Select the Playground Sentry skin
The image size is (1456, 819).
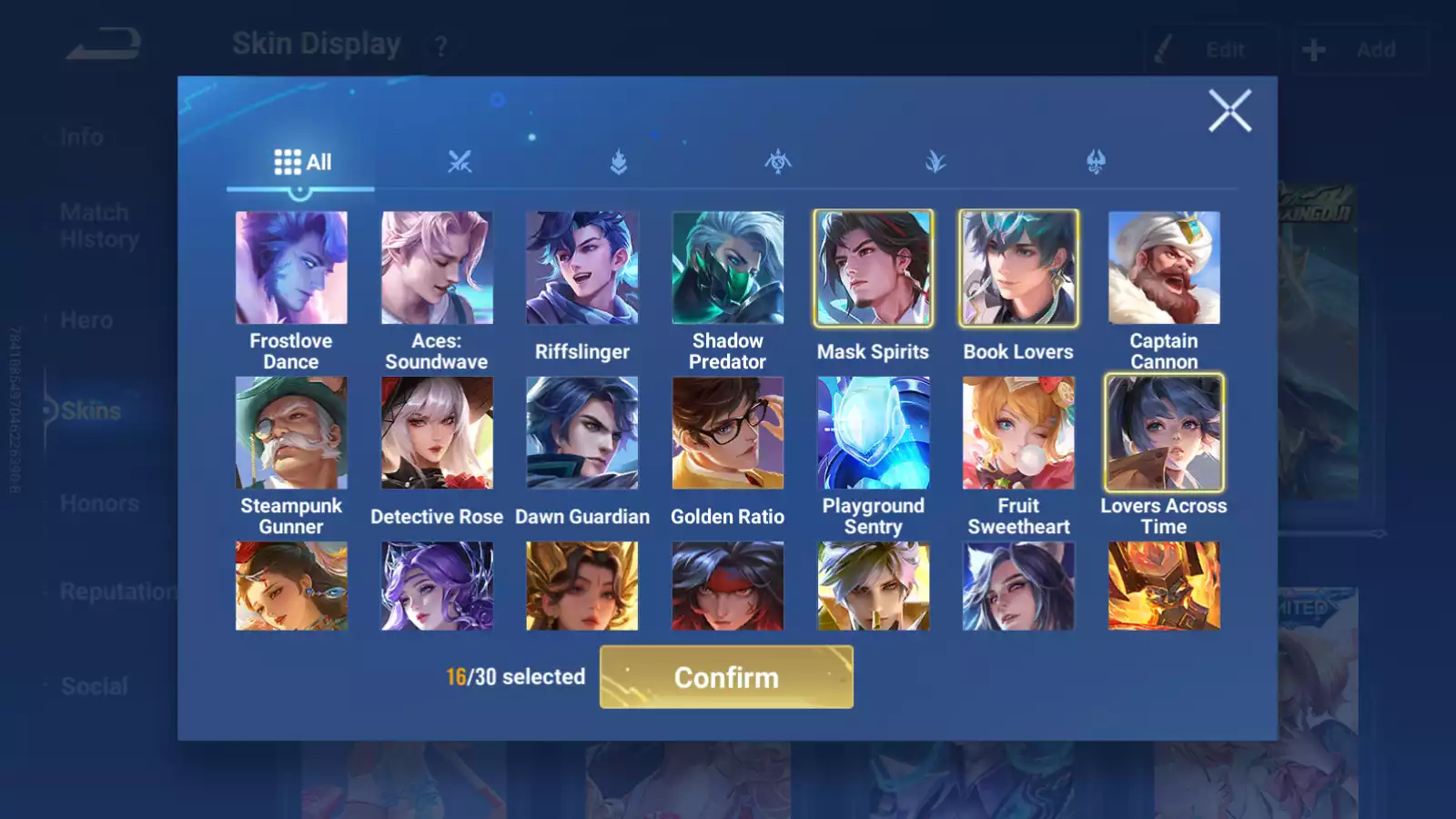tap(873, 432)
